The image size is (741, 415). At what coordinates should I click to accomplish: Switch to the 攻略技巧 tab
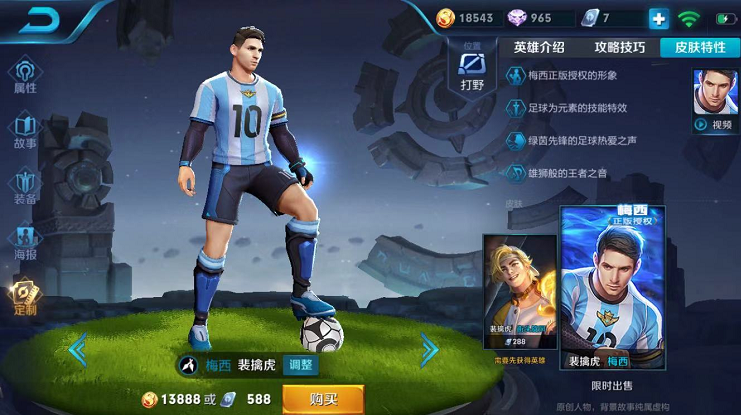point(619,47)
